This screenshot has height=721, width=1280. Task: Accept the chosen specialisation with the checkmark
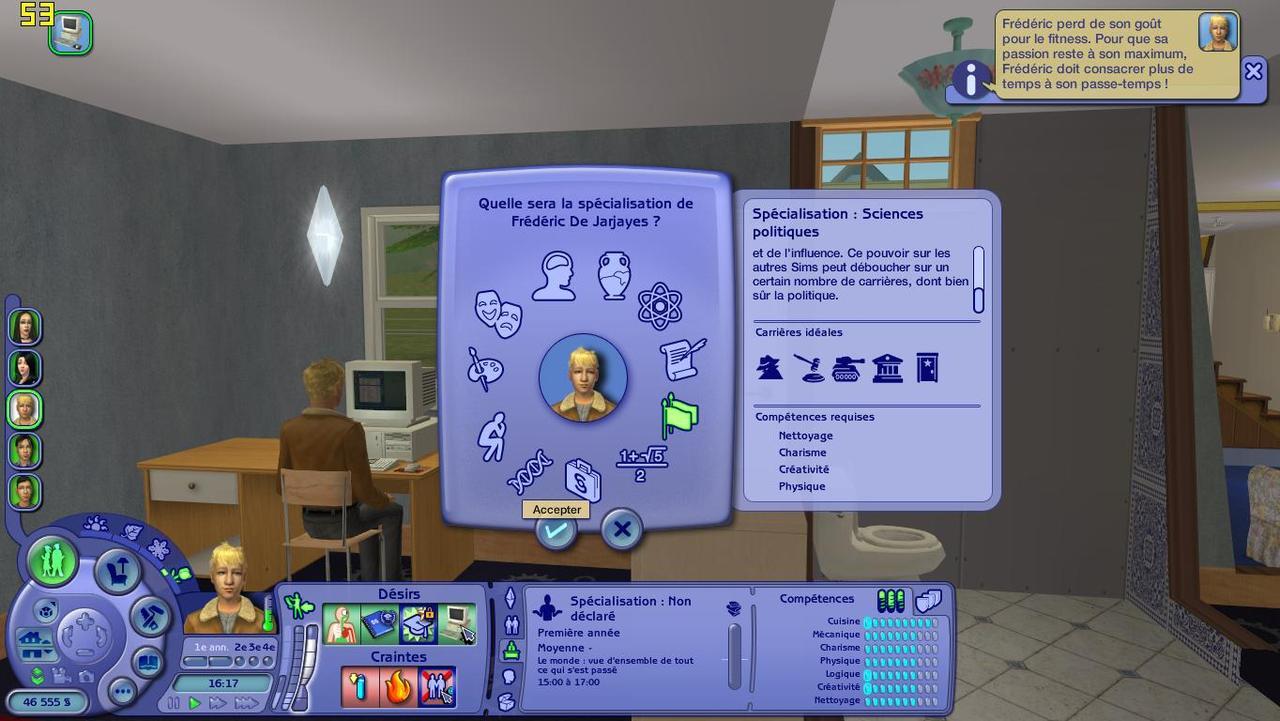pyautogui.click(x=555, y=530)
